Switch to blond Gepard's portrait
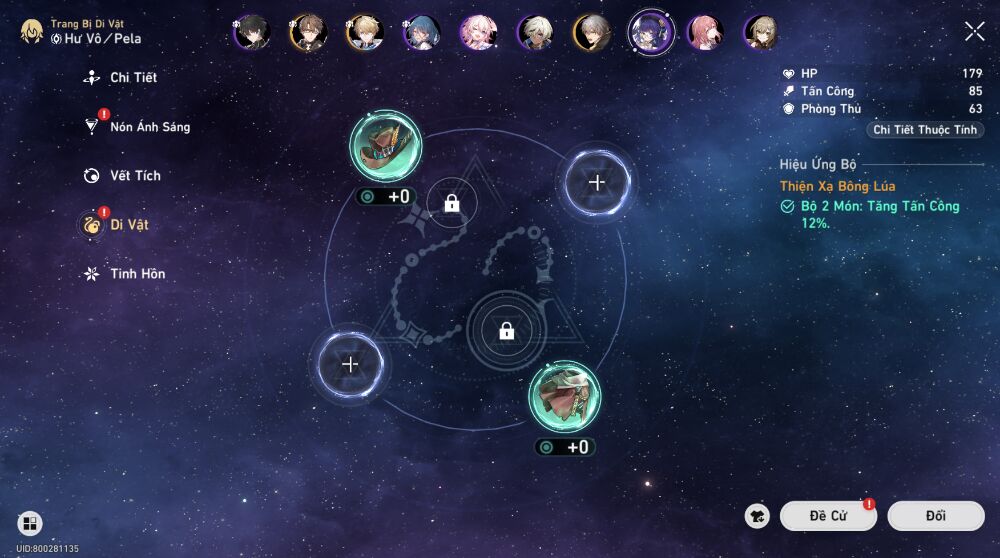This screenshot has height=558, width=1000. (365, 33)
